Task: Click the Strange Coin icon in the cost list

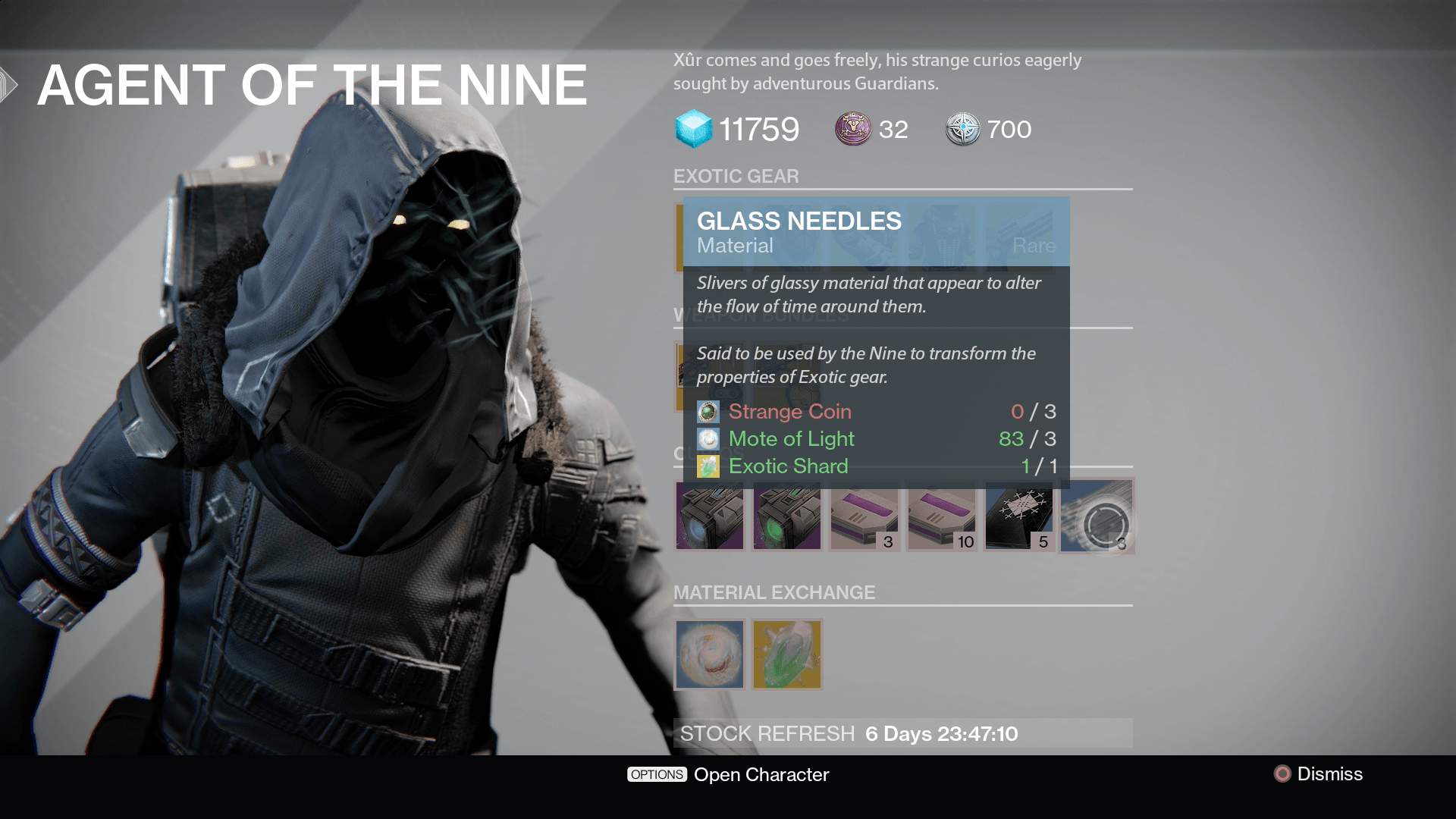Action: click(708, 412)
